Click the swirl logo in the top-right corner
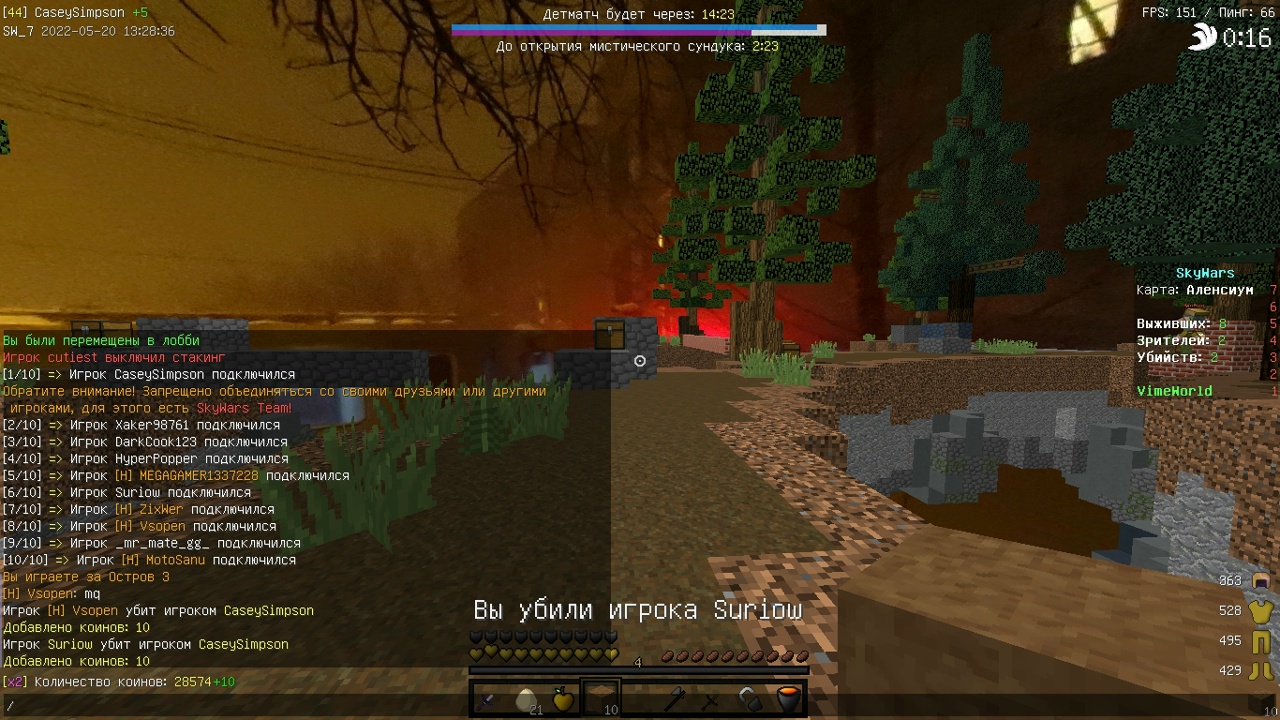This screenshot has width=1280, height=720. (x=1201, y=36)
